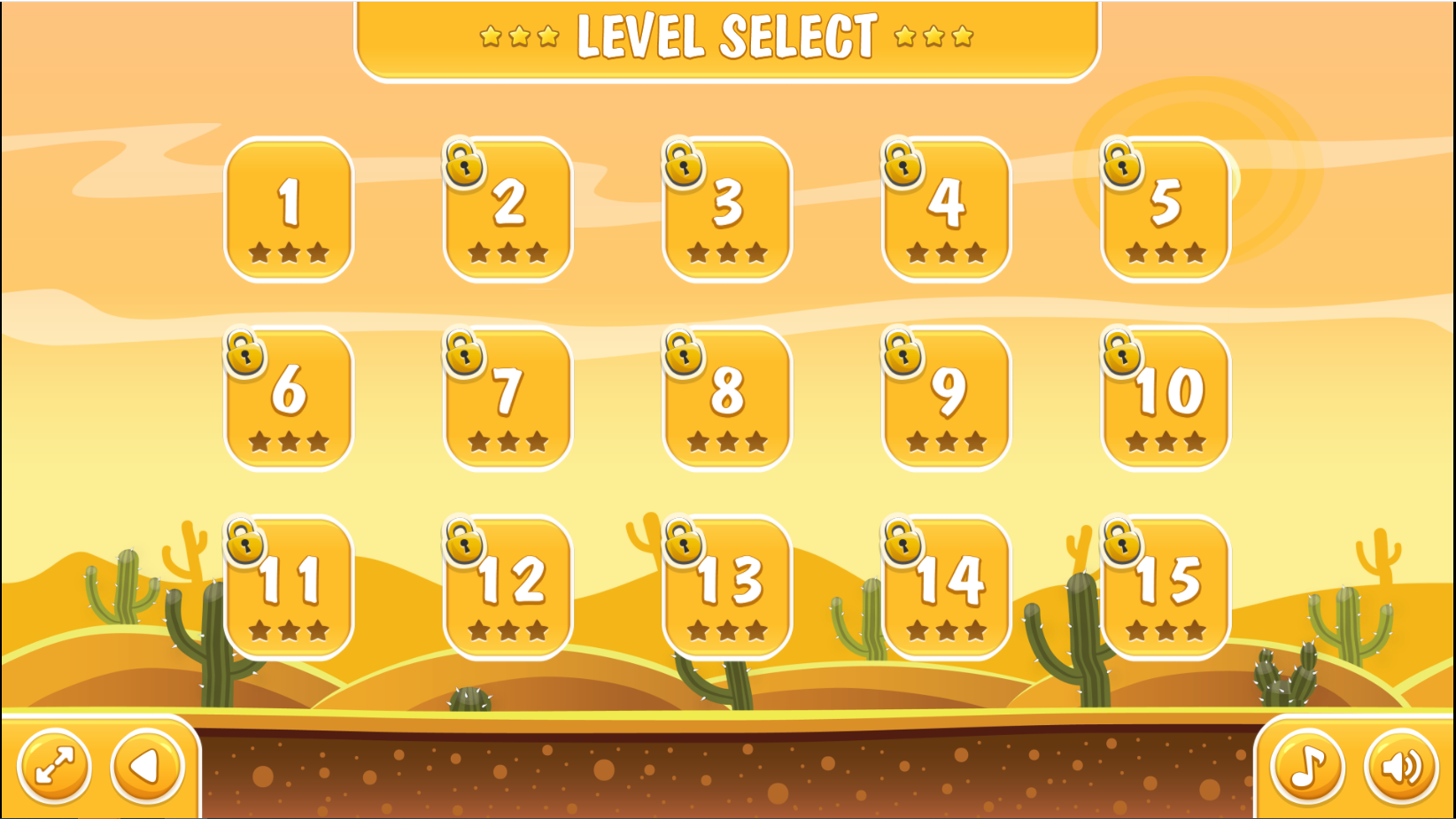Pick the level 5 tile
Image resolution: width=1456 pixels, height=819 pixels.
click(x=1166, y=210)
